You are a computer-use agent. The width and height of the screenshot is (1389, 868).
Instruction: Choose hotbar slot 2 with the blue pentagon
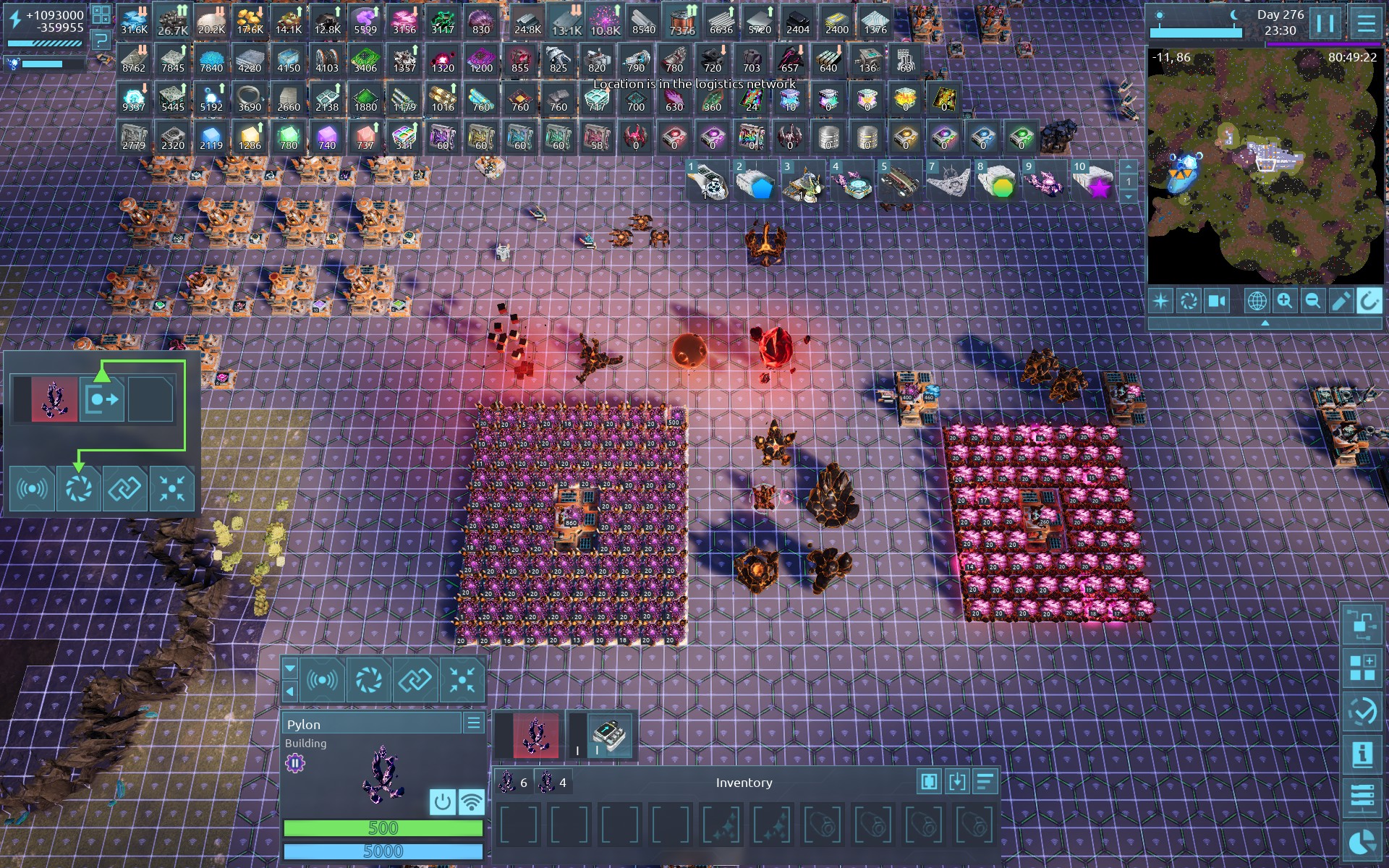[756, 181]
